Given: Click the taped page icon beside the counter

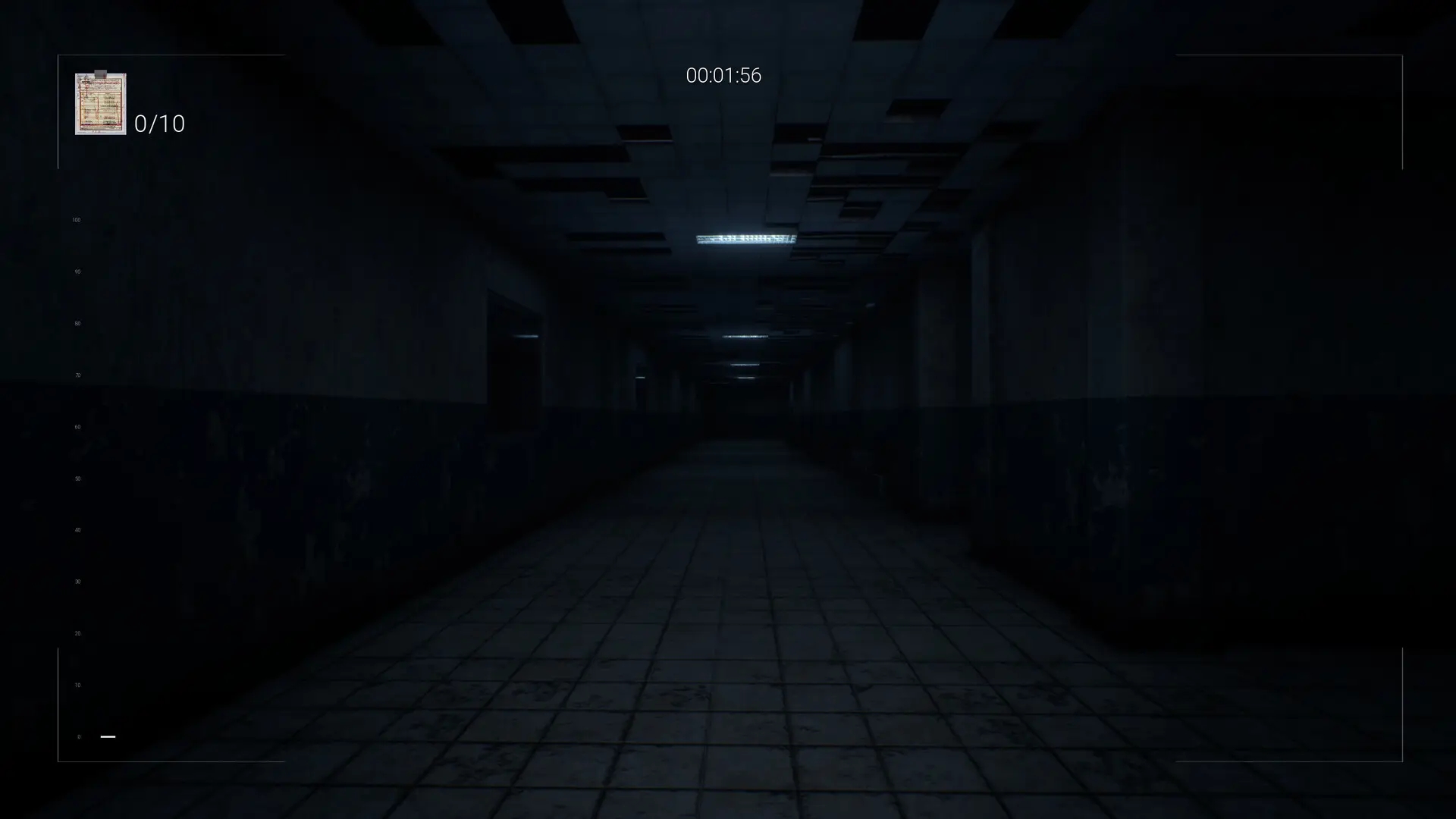Looking at the screenshot, I should point(100,102).
